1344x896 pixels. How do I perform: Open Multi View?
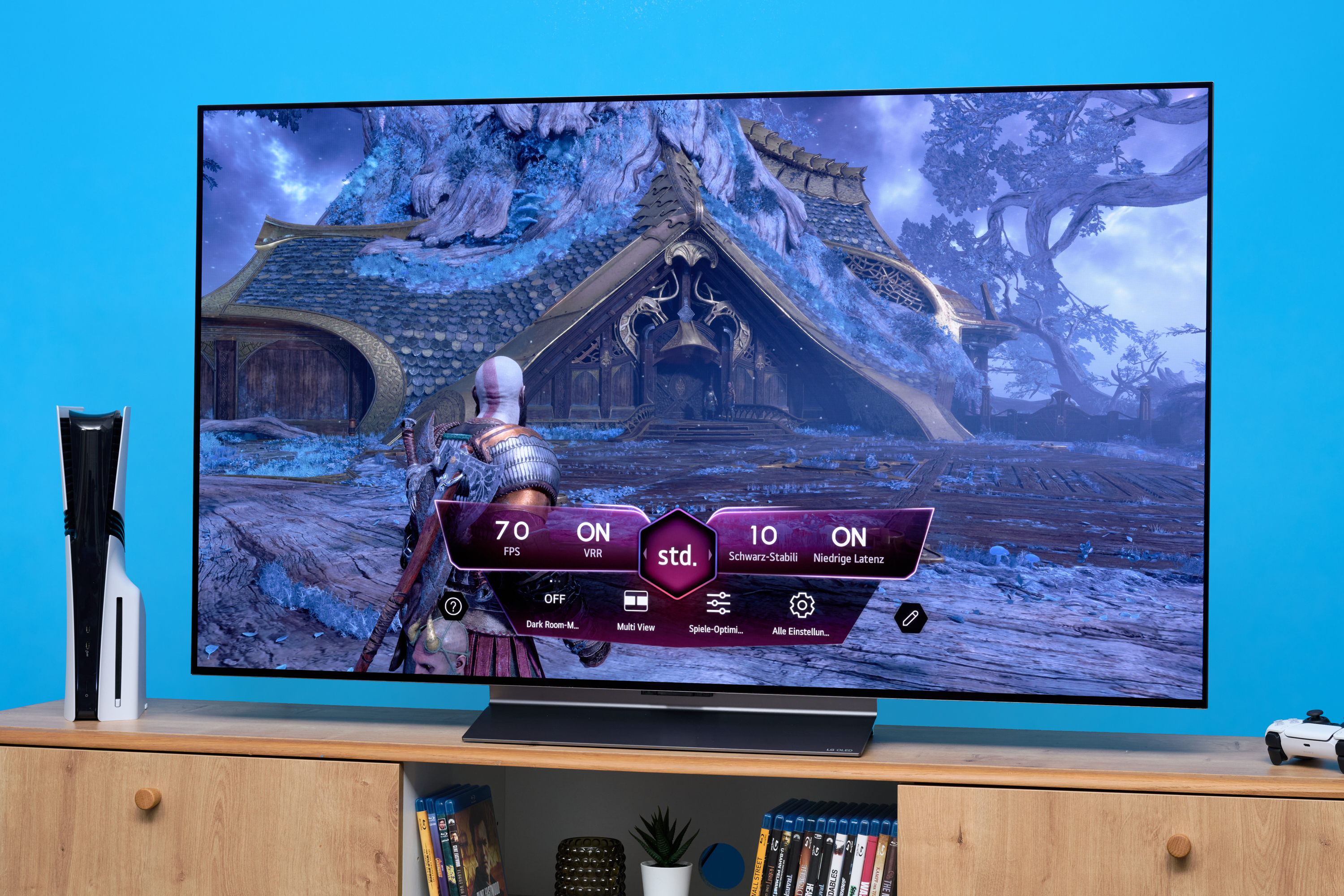pyautogui.click(x=635, y=609)
